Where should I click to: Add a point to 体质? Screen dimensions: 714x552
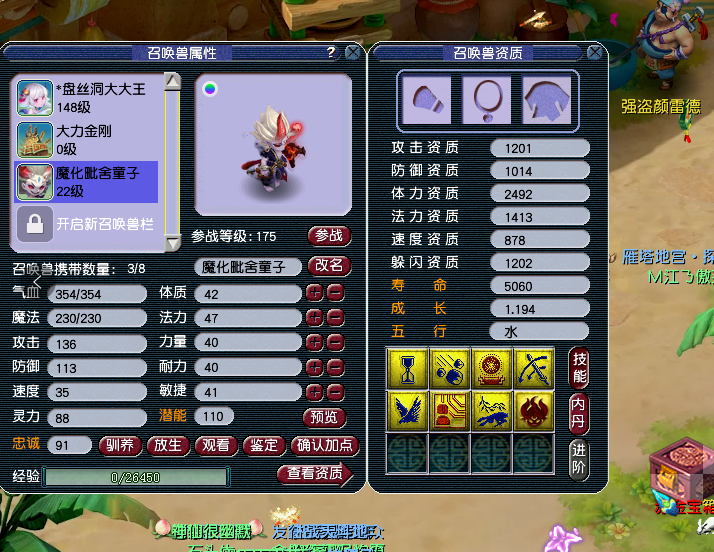click(x=314, y=293)
